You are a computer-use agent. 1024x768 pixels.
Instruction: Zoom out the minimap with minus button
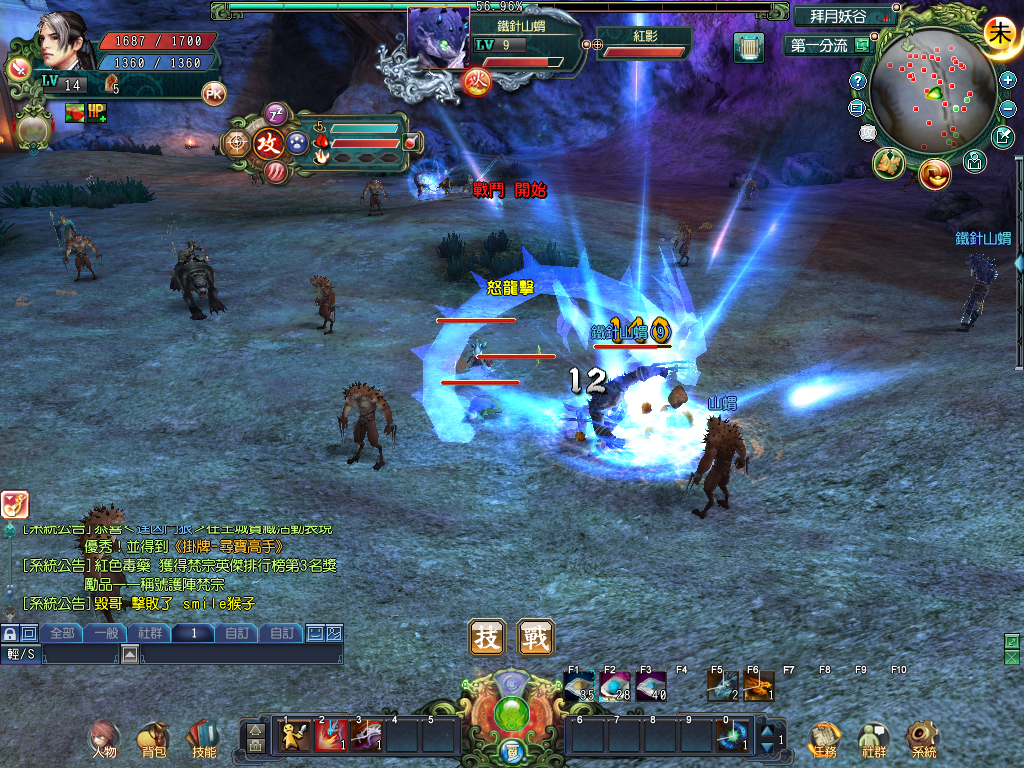coord(1007,107)
